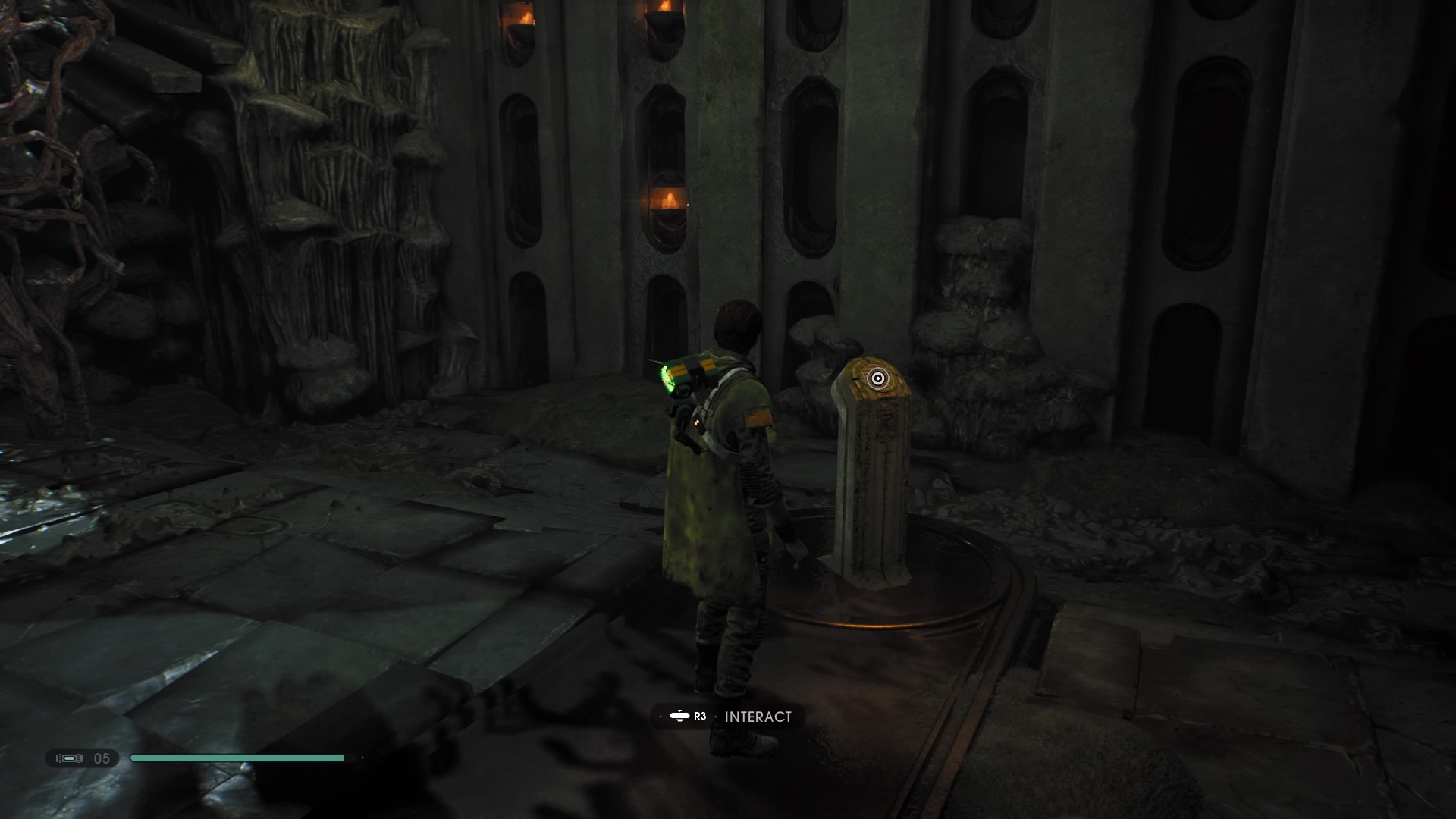
Task: Click the upper-left flame holder near the ceiling
Action: 519,23
